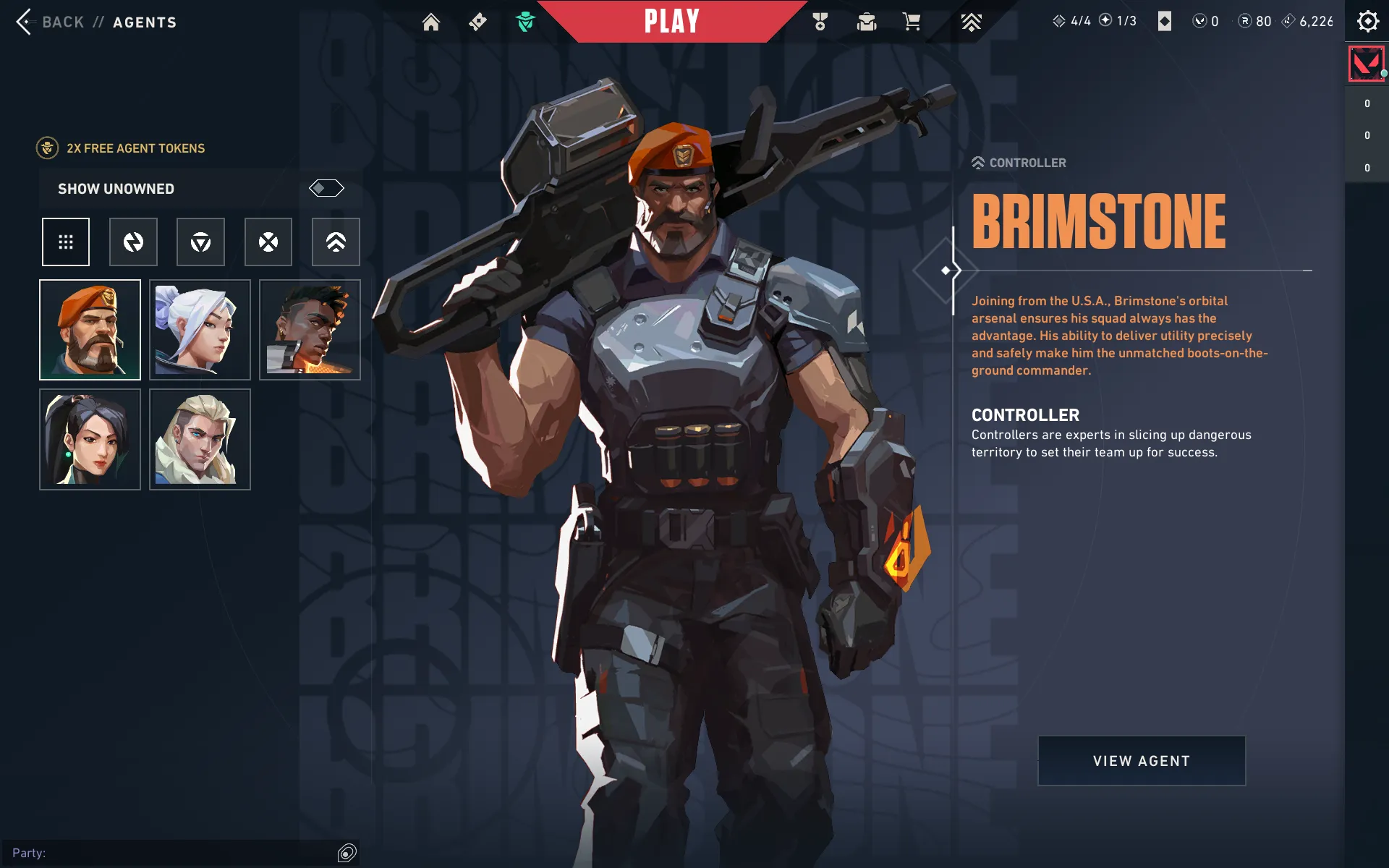
Task: Open the player avatar social panel
Action: click(1367, 64)
